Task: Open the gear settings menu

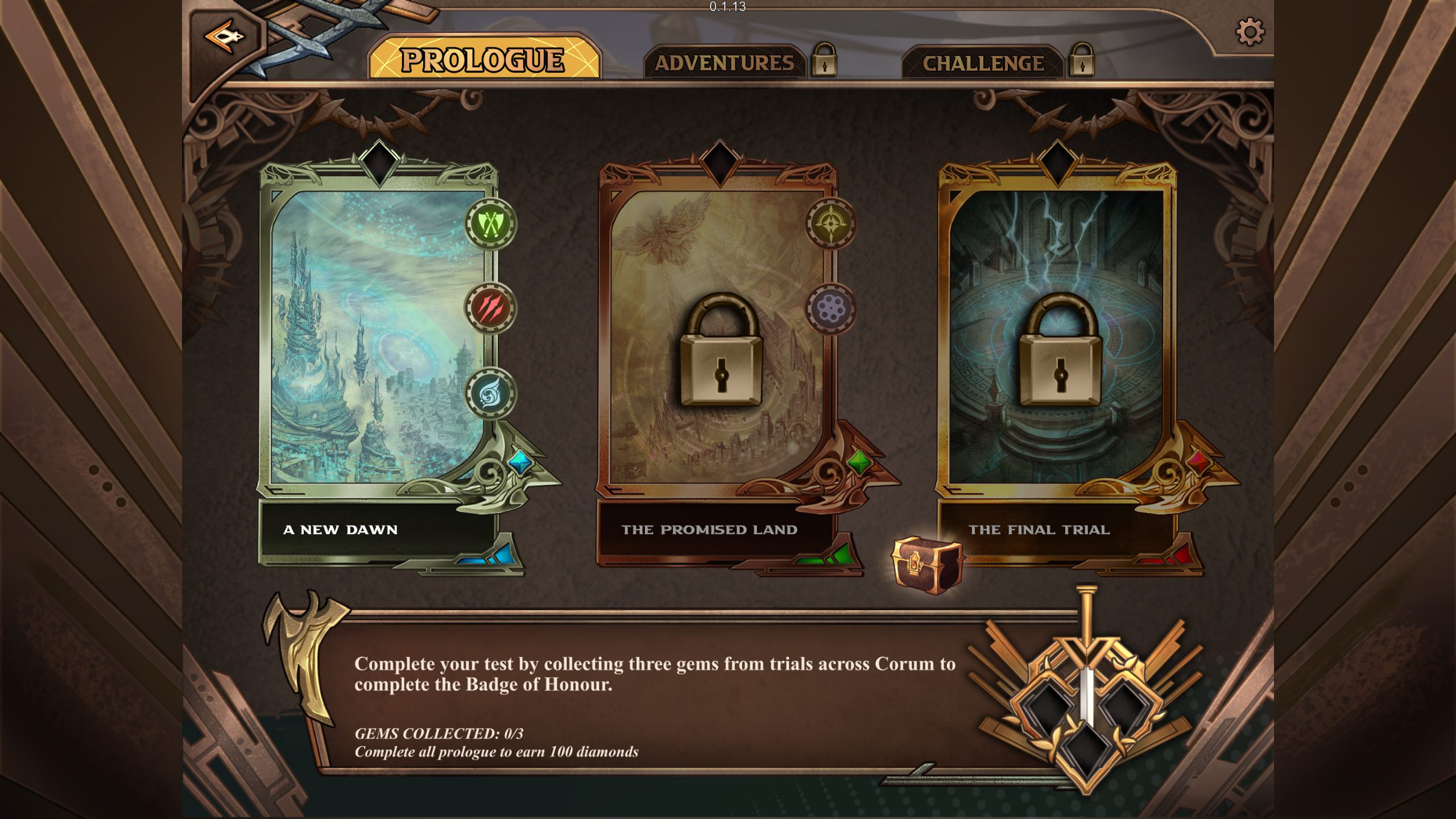Action: pyautogui.click(x=1250, y=32)
